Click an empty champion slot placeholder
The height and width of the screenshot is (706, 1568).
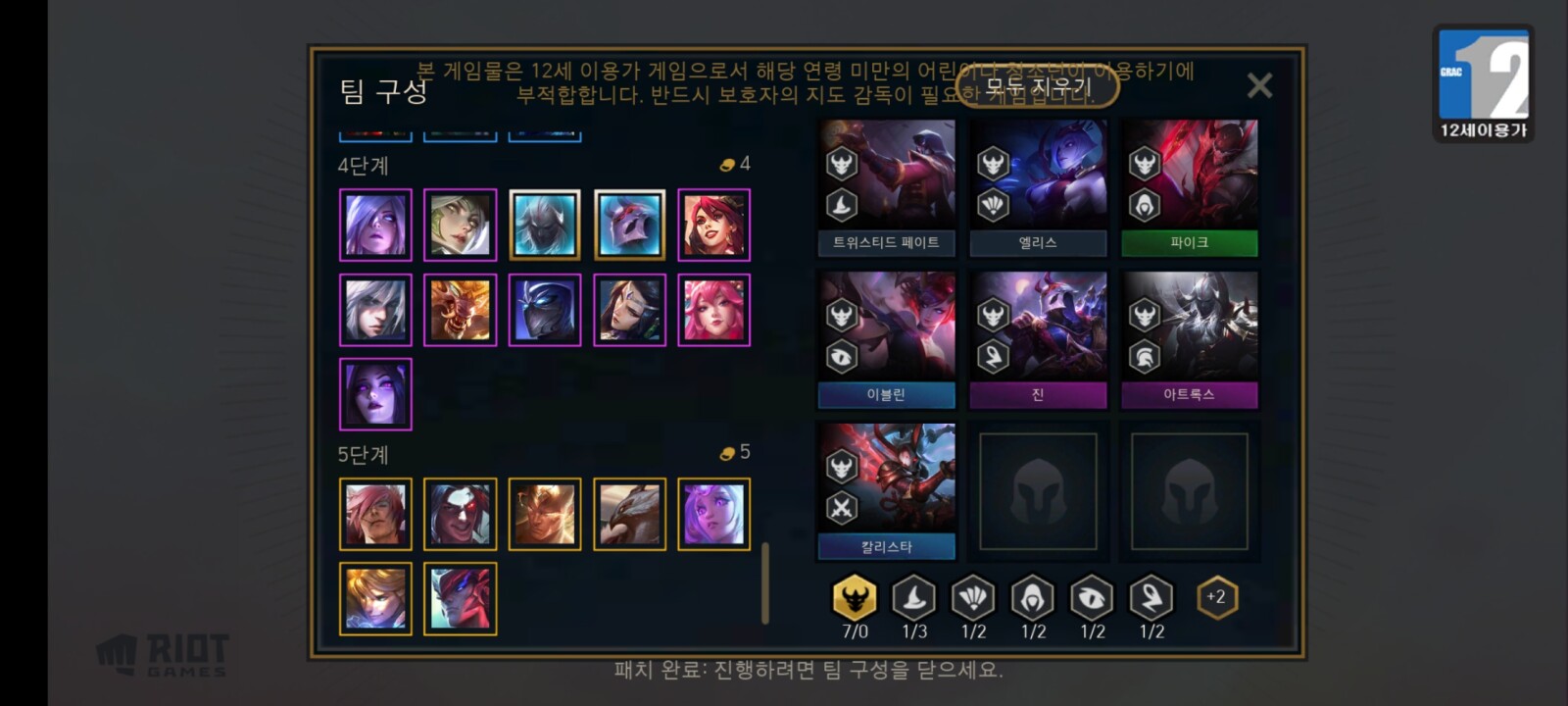1038,489
